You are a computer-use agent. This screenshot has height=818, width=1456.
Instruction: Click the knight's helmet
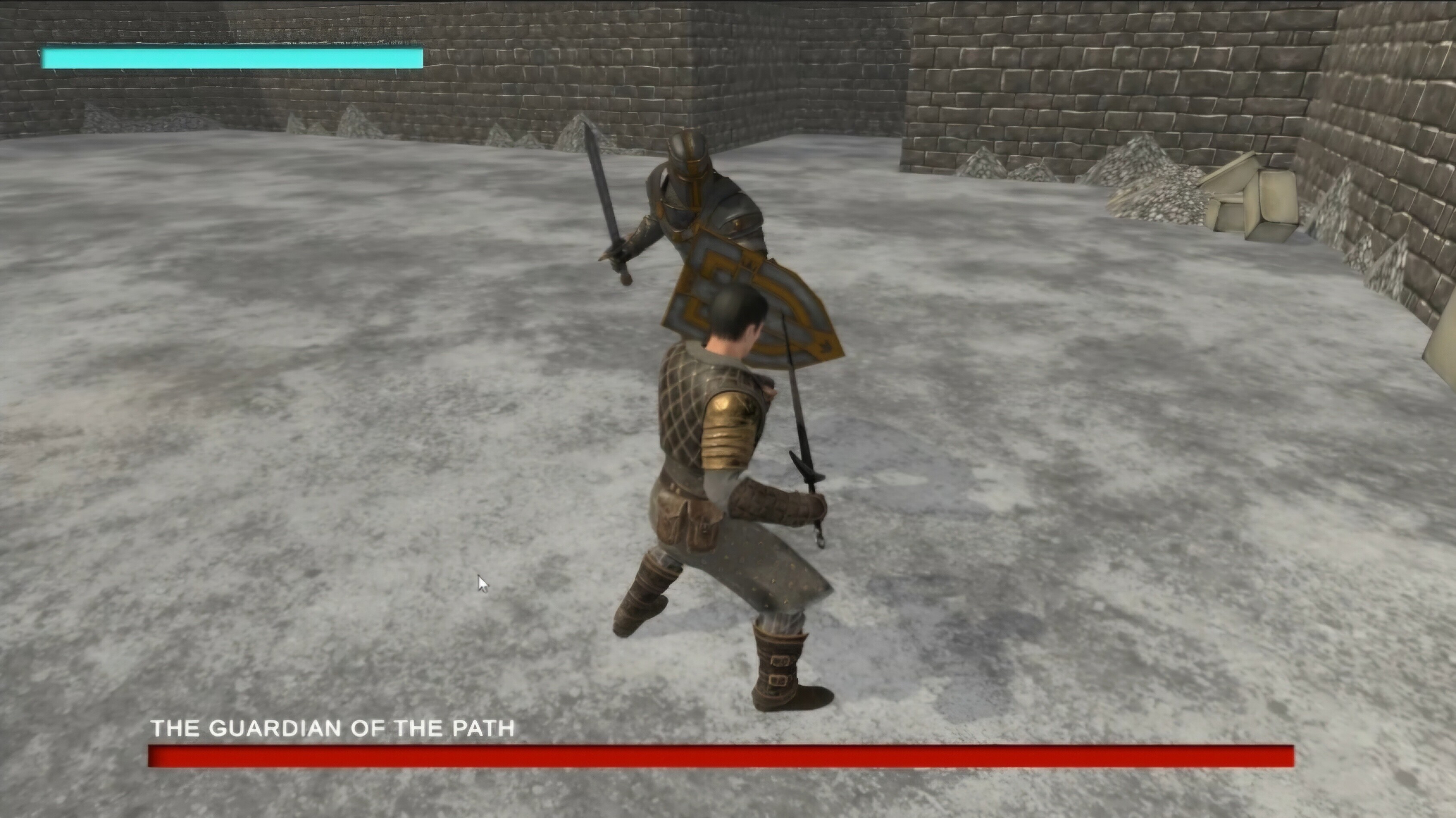click(687, 158)
